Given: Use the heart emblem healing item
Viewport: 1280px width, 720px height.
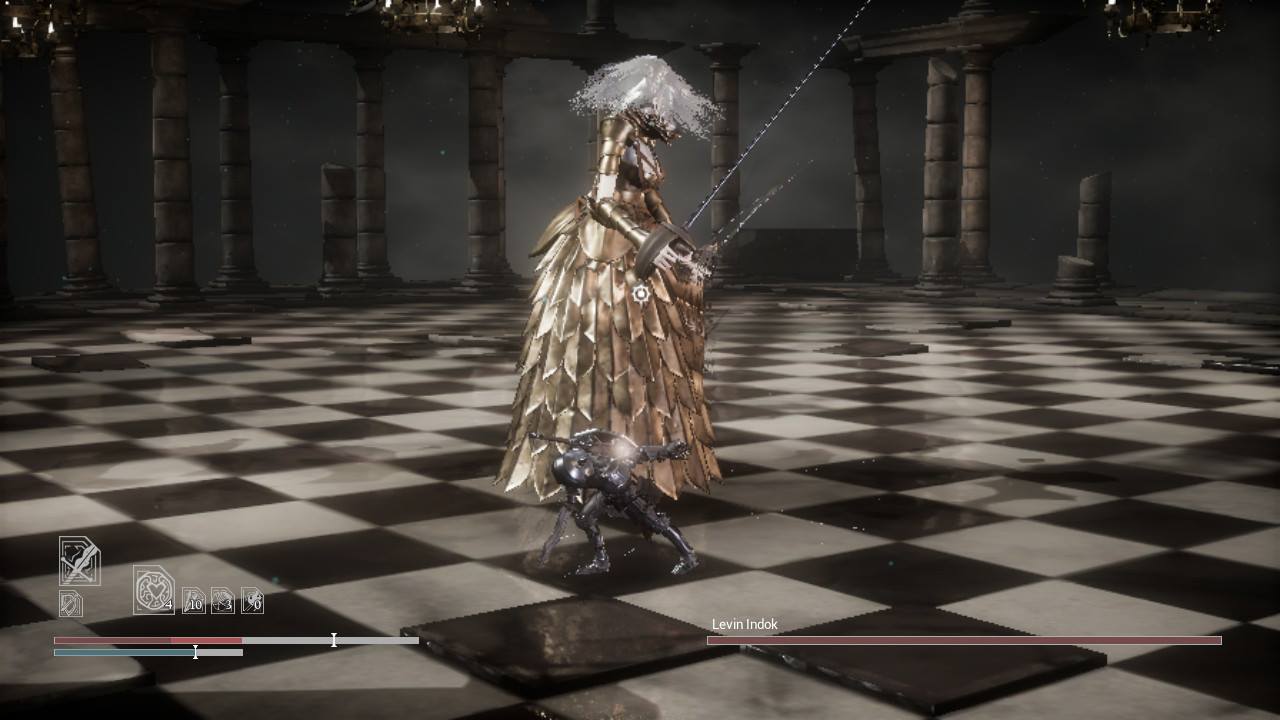Looking at the screenshot, I should 154,589.
